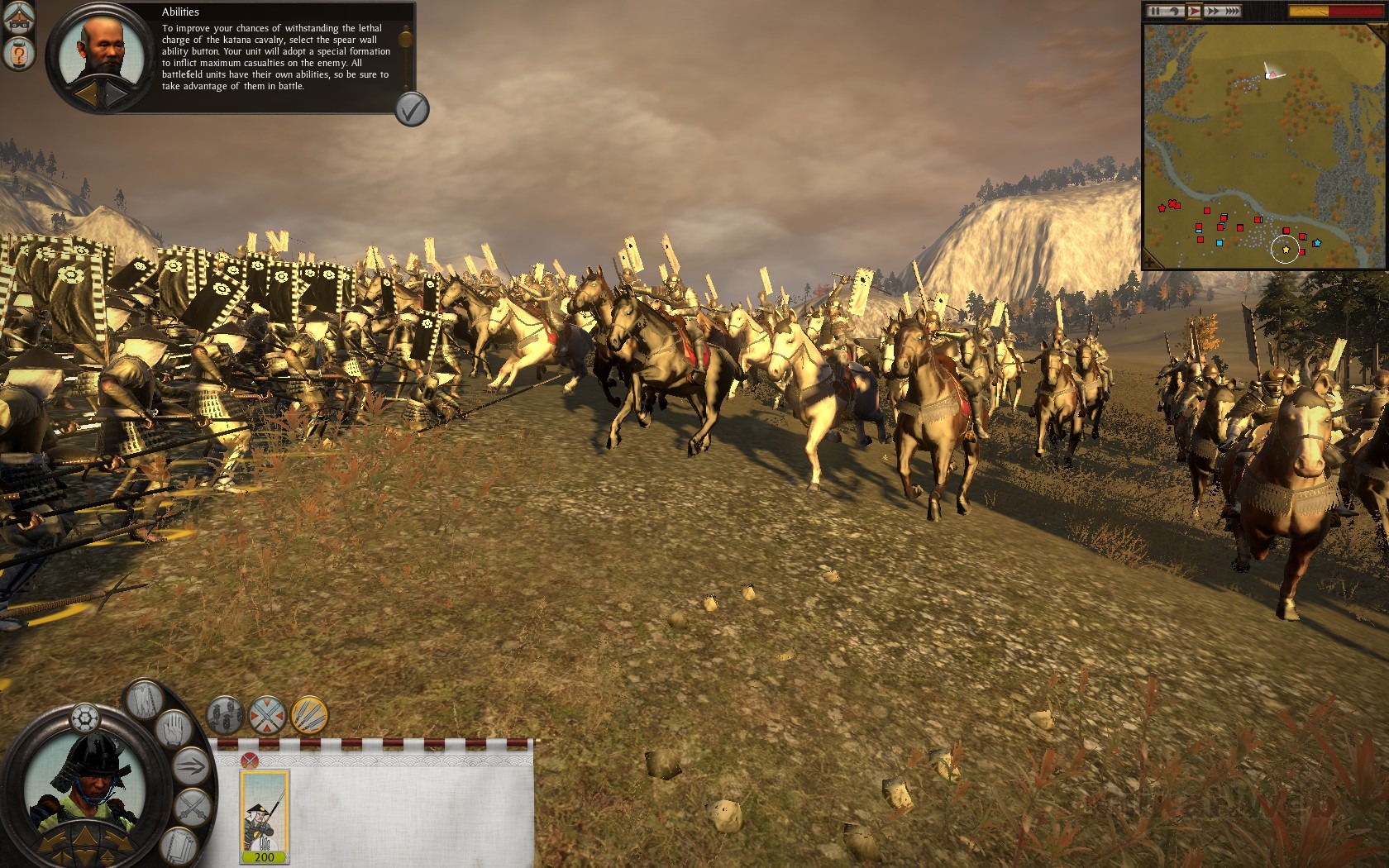
Task: Click the halt order open-hand button
Action: (174, 730)
